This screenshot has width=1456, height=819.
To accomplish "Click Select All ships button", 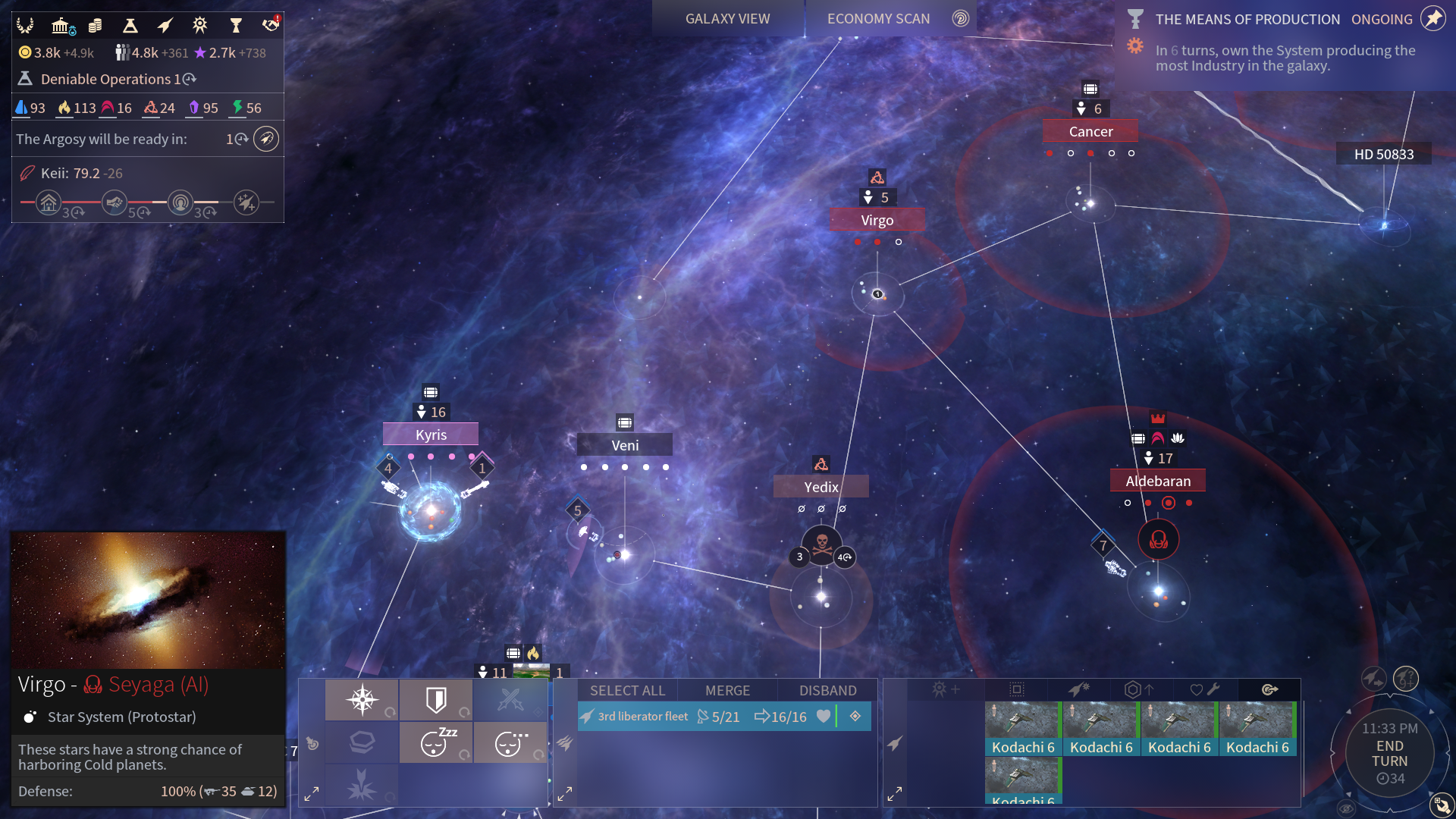I will click(627, 691).
